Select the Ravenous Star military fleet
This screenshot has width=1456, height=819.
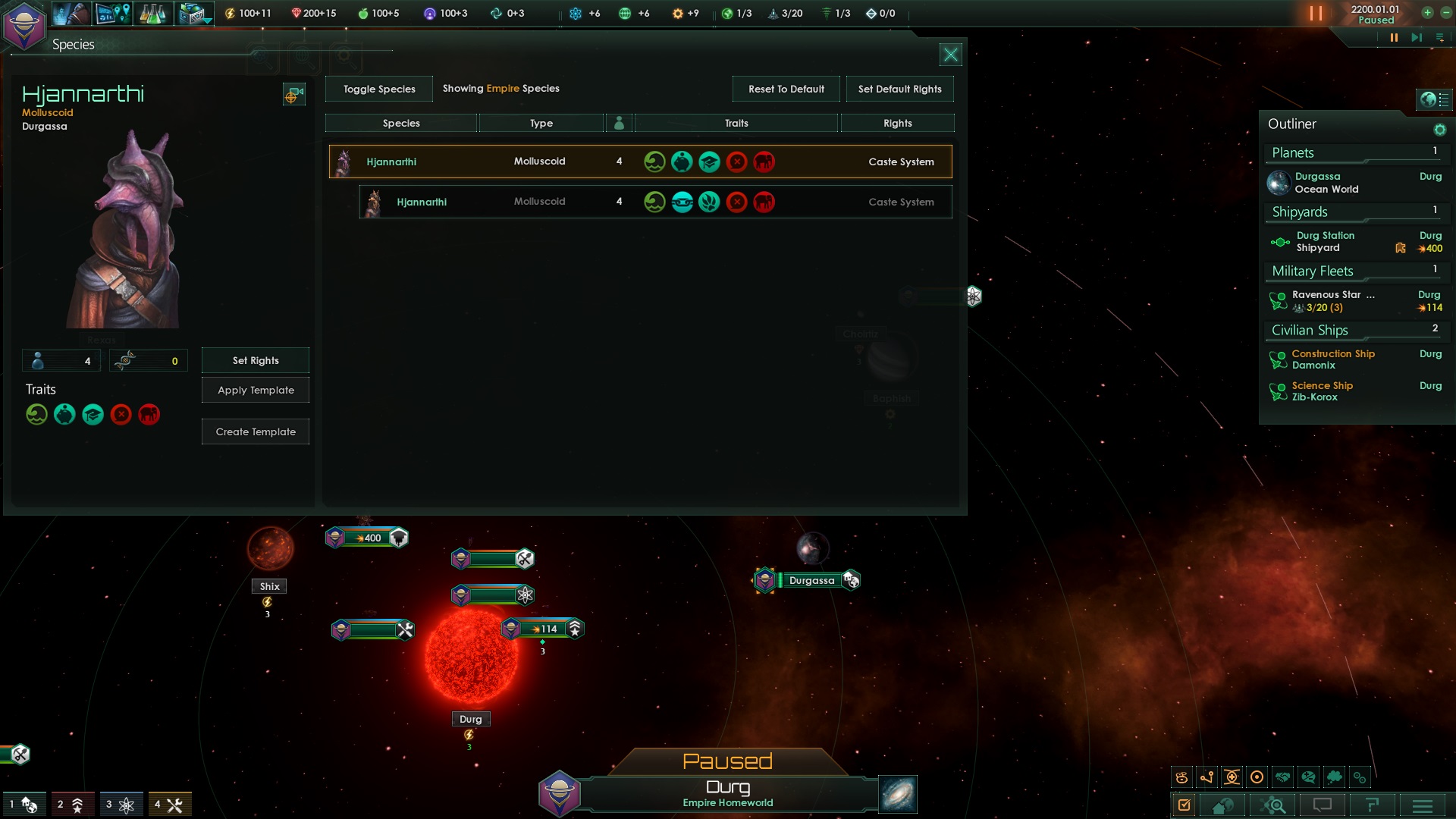[1332, 300]
